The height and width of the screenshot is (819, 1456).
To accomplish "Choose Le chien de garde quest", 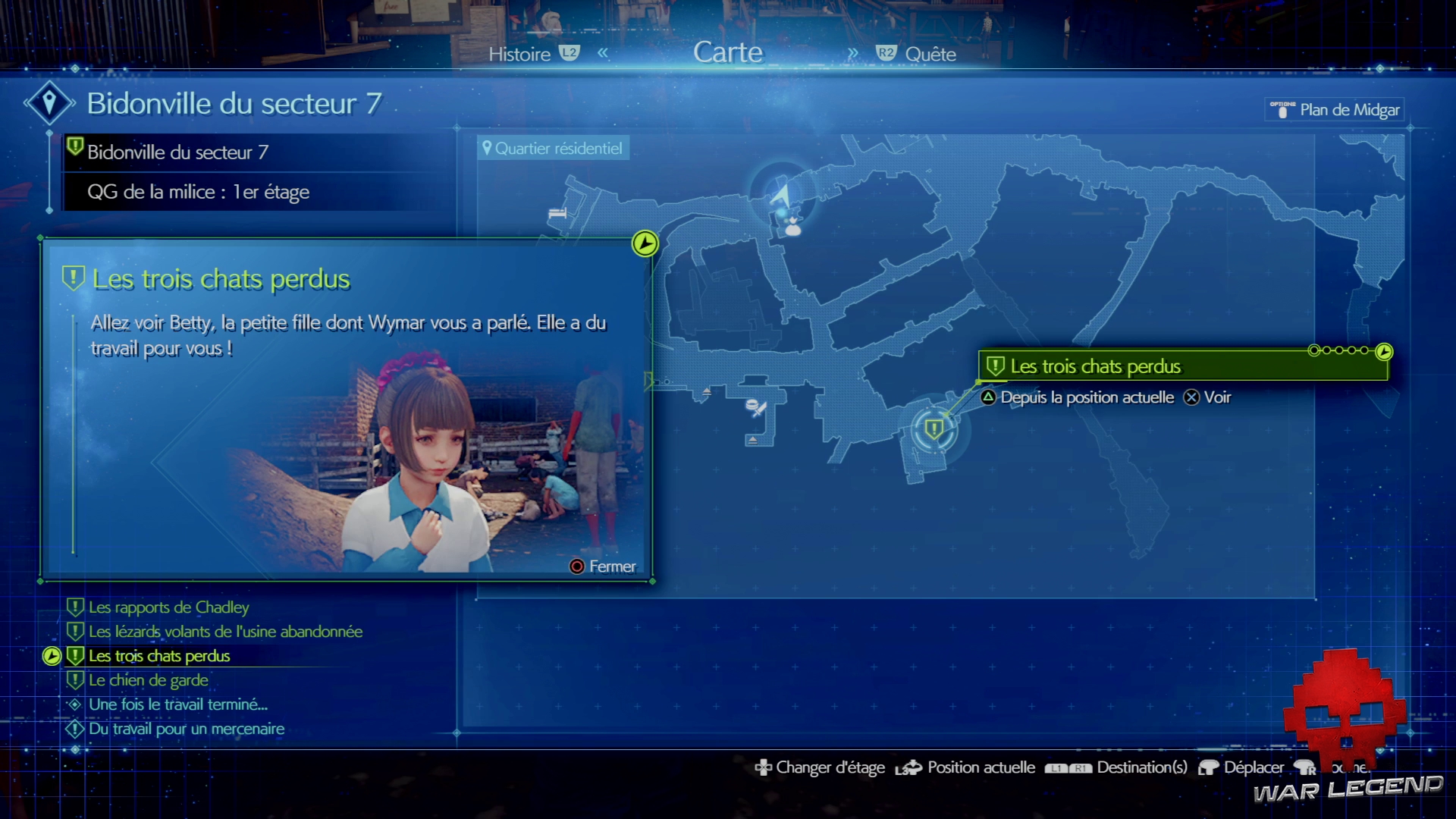I will (x=148, y=680).
